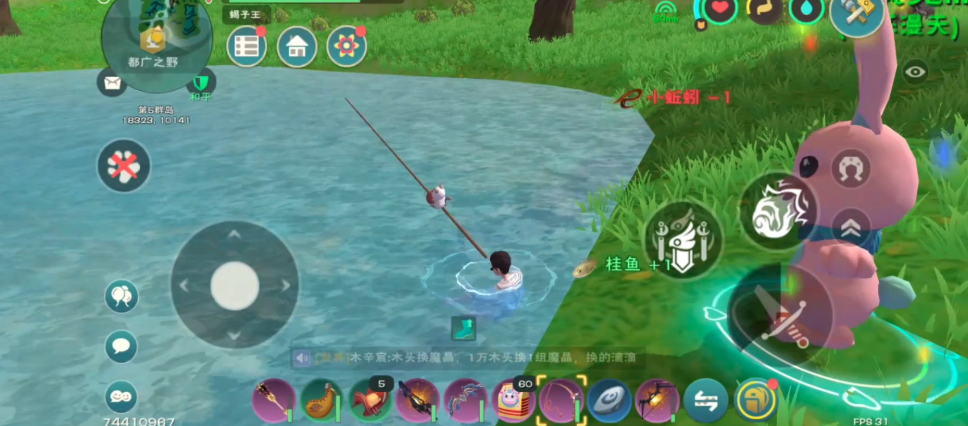Open the list menu button
This screenshot has height=426, width=968.
(x=246, y=46)
